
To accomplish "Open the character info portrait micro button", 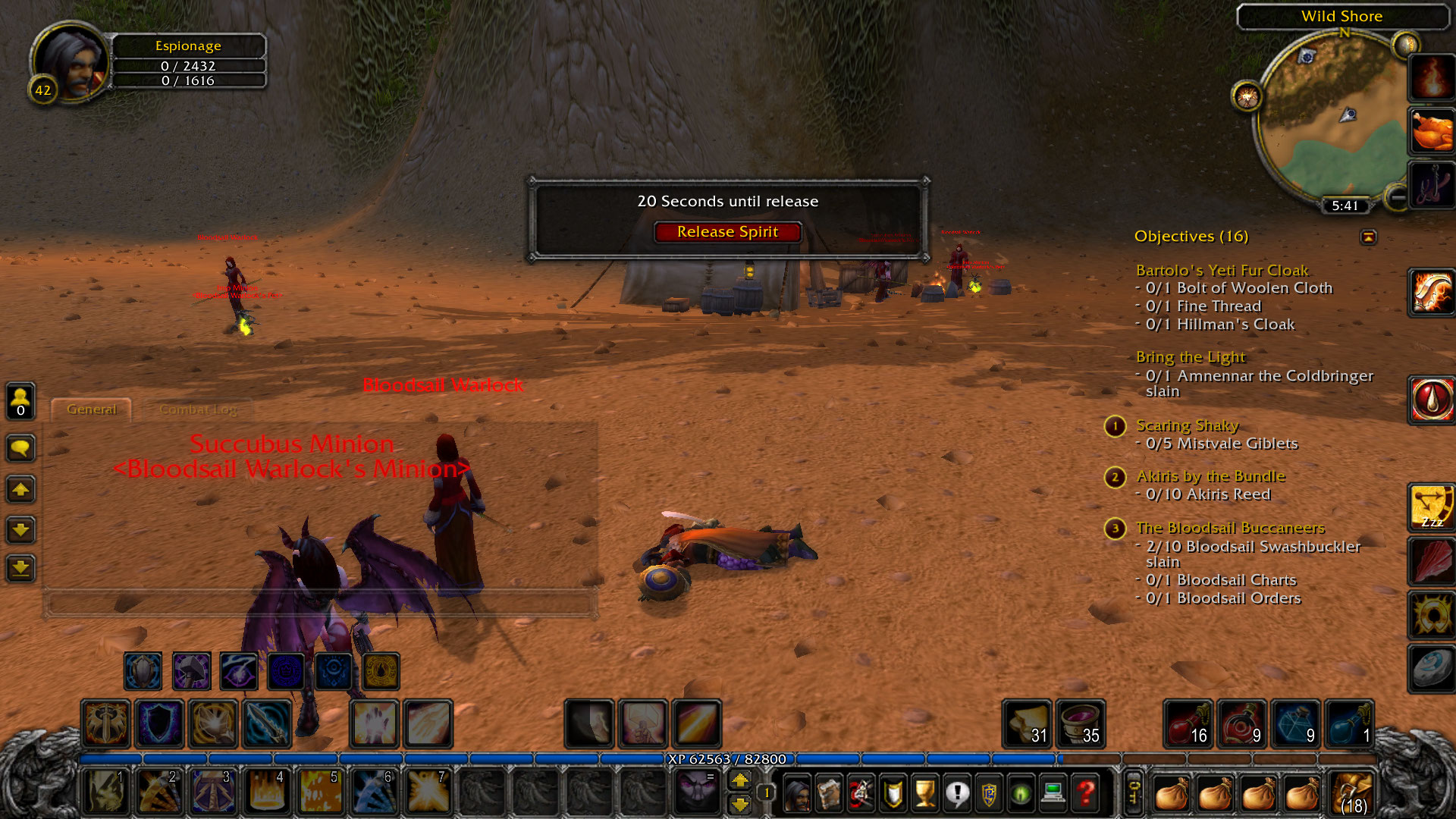I will [796, 794].
